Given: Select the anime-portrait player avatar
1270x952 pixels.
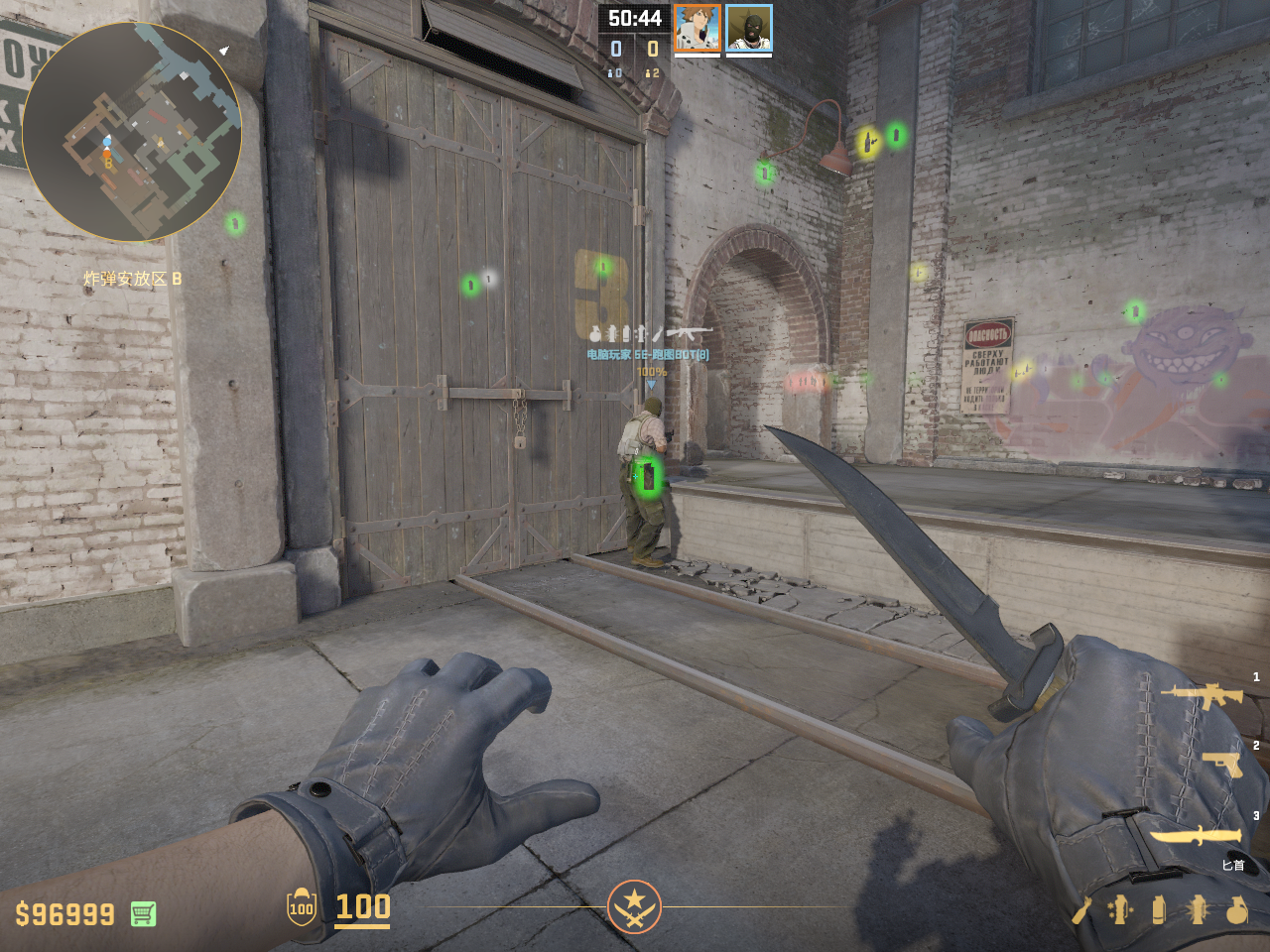Looking at the screenshot, I should 697,29.
